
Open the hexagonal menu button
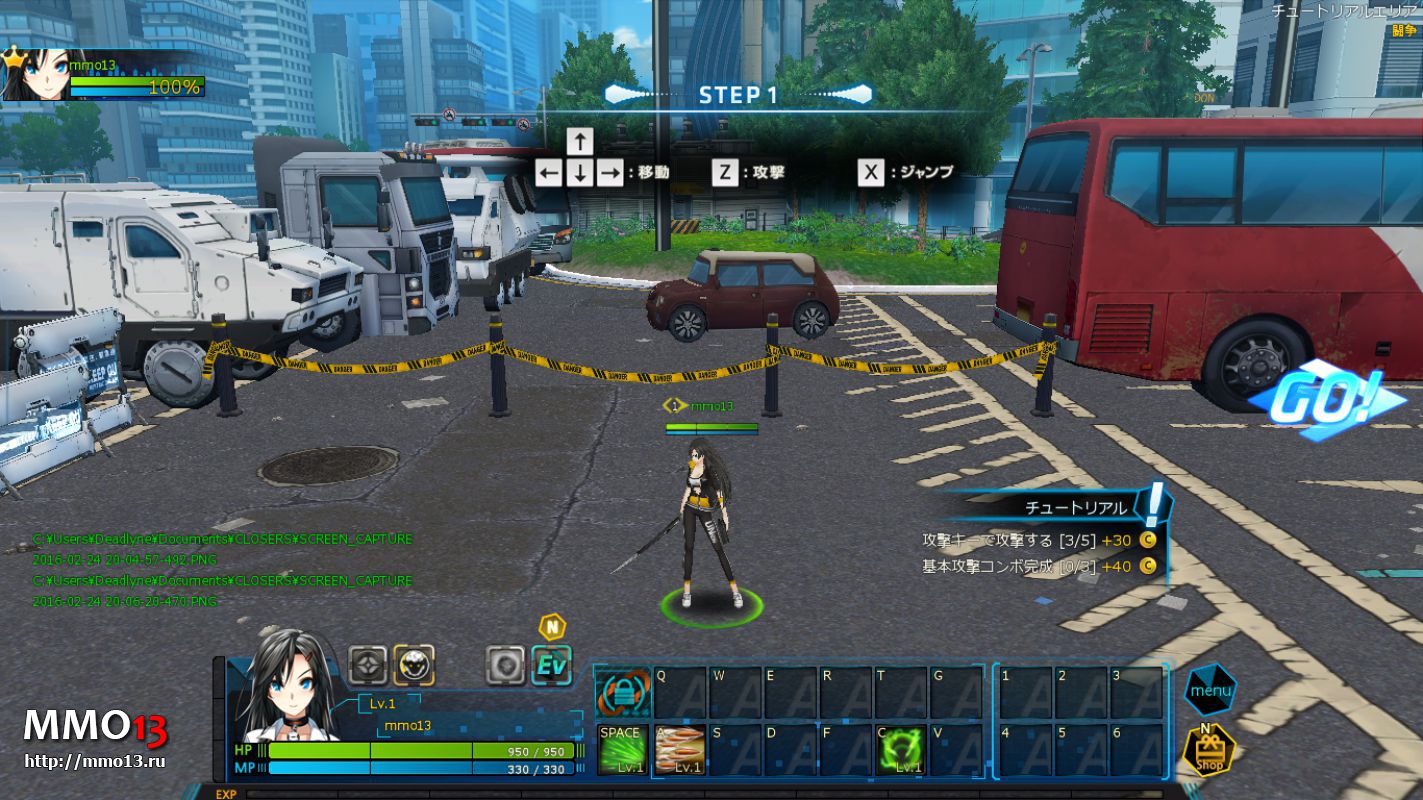pos(1210,690)
